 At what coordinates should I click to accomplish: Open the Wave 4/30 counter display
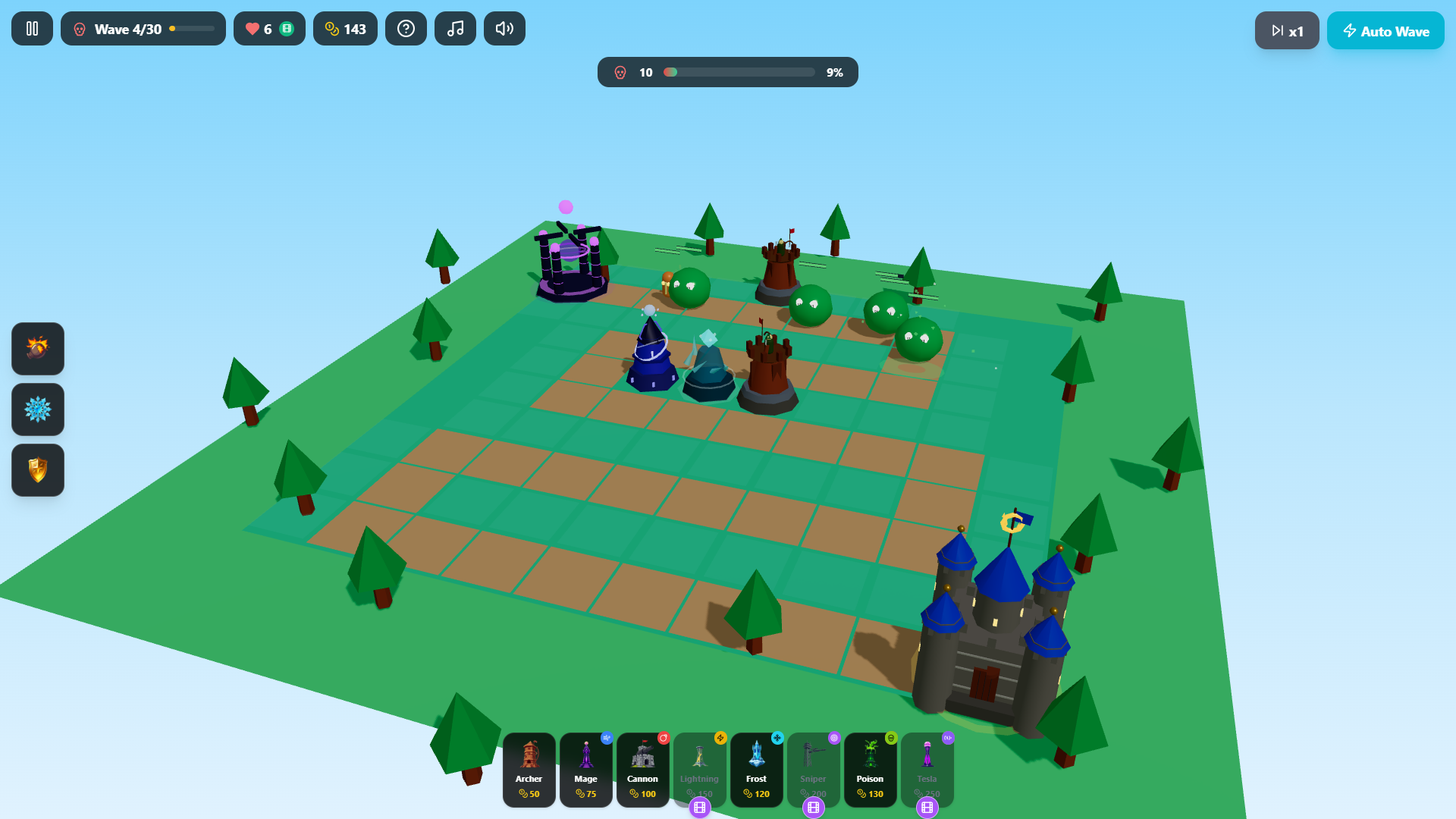tap(143, 28)
